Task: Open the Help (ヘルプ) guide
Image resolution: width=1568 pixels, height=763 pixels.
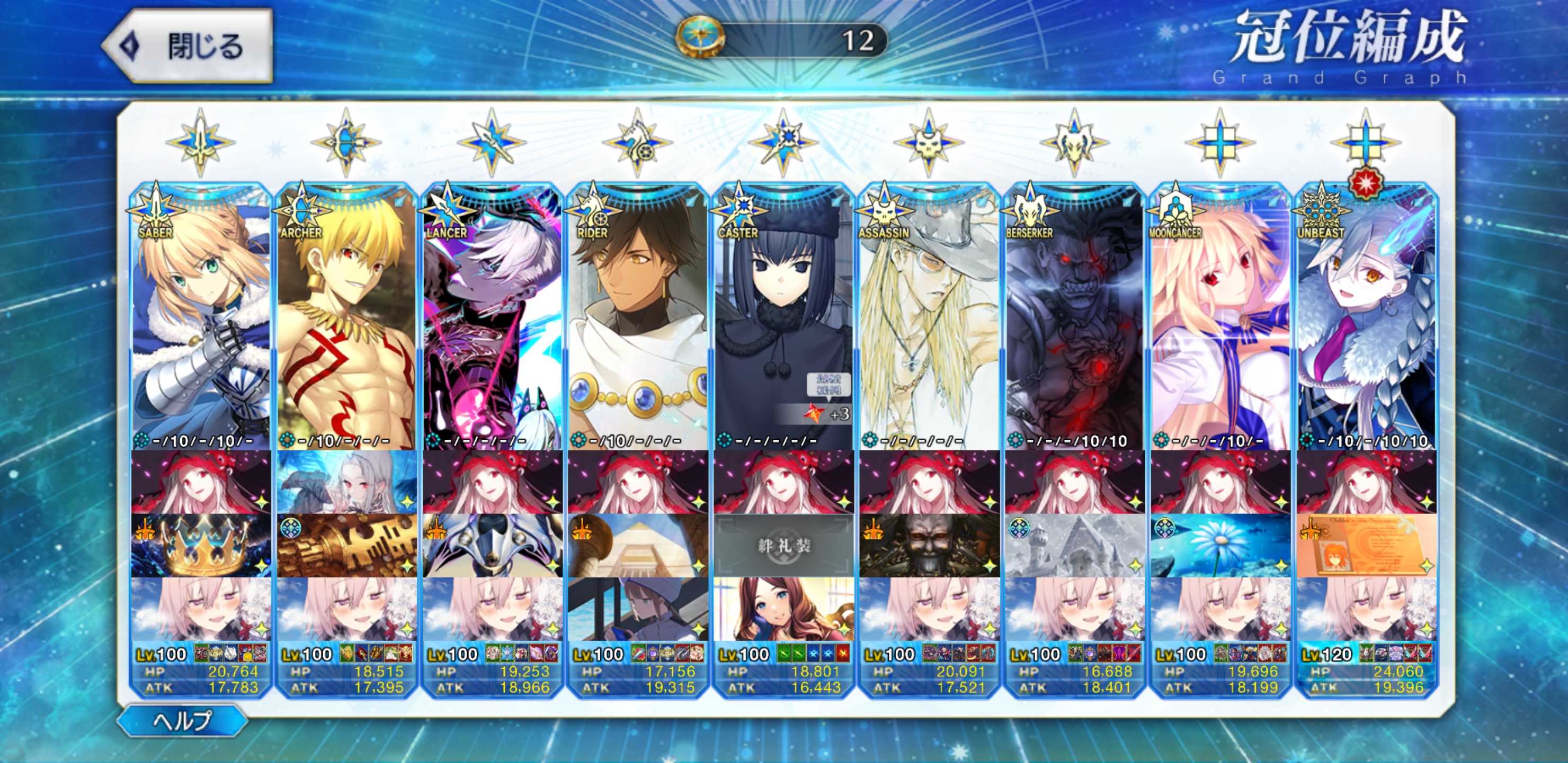Action: tap(182, 721)
